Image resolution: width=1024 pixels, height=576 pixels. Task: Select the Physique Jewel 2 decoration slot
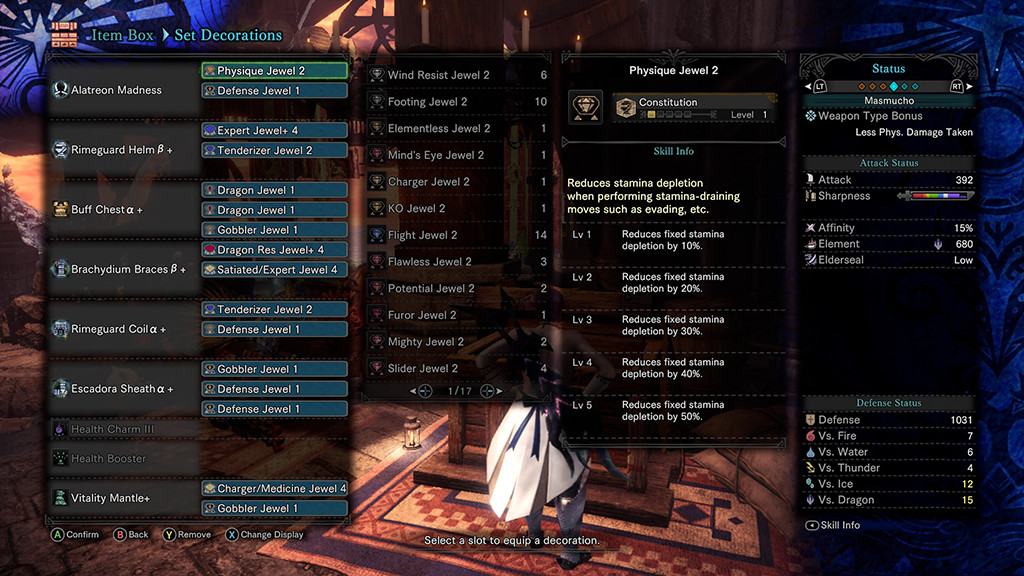tap(274, 71)
